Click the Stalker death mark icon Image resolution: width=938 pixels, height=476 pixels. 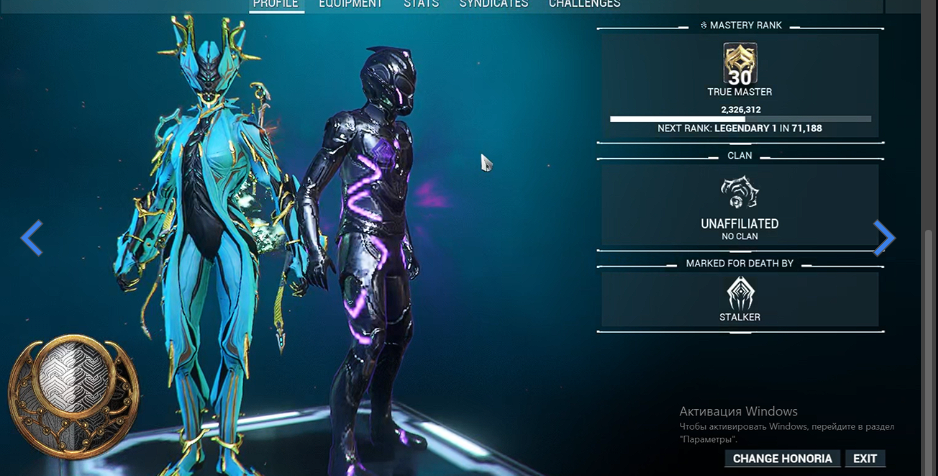tap(740, 295)
